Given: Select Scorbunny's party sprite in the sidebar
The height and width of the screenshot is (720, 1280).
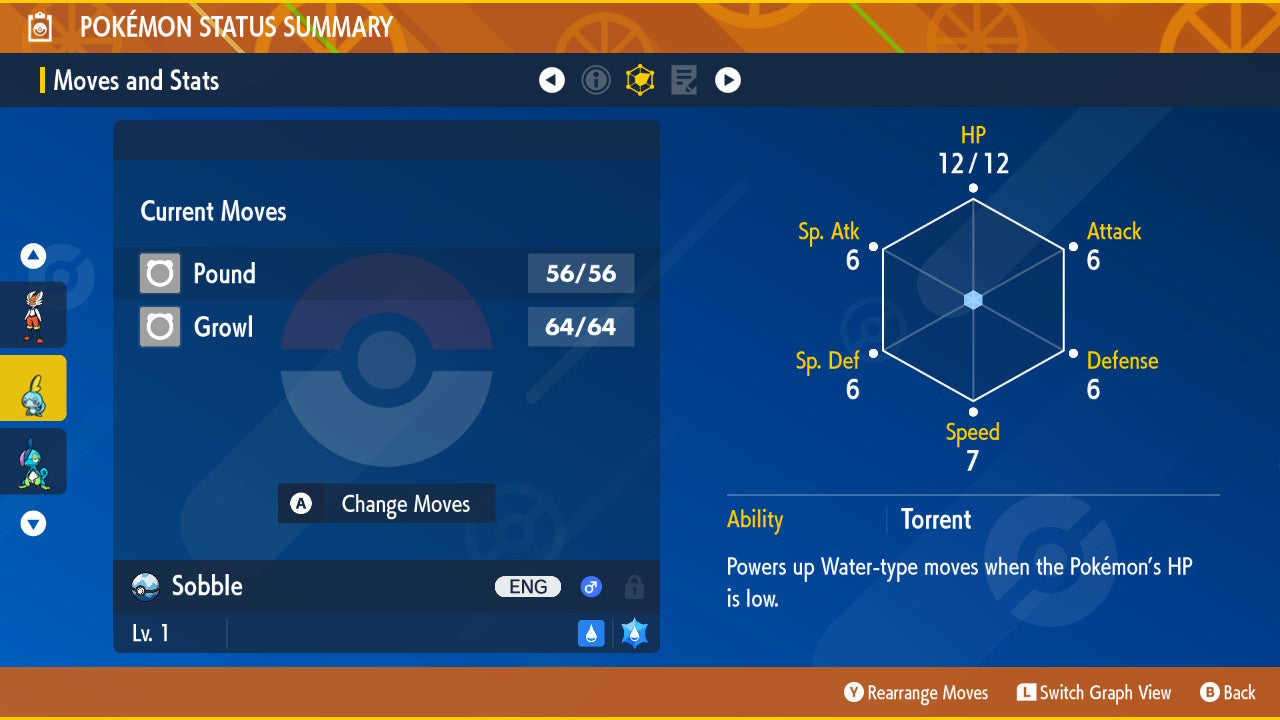Looking at the screenshot, I should tap(33, 314).
